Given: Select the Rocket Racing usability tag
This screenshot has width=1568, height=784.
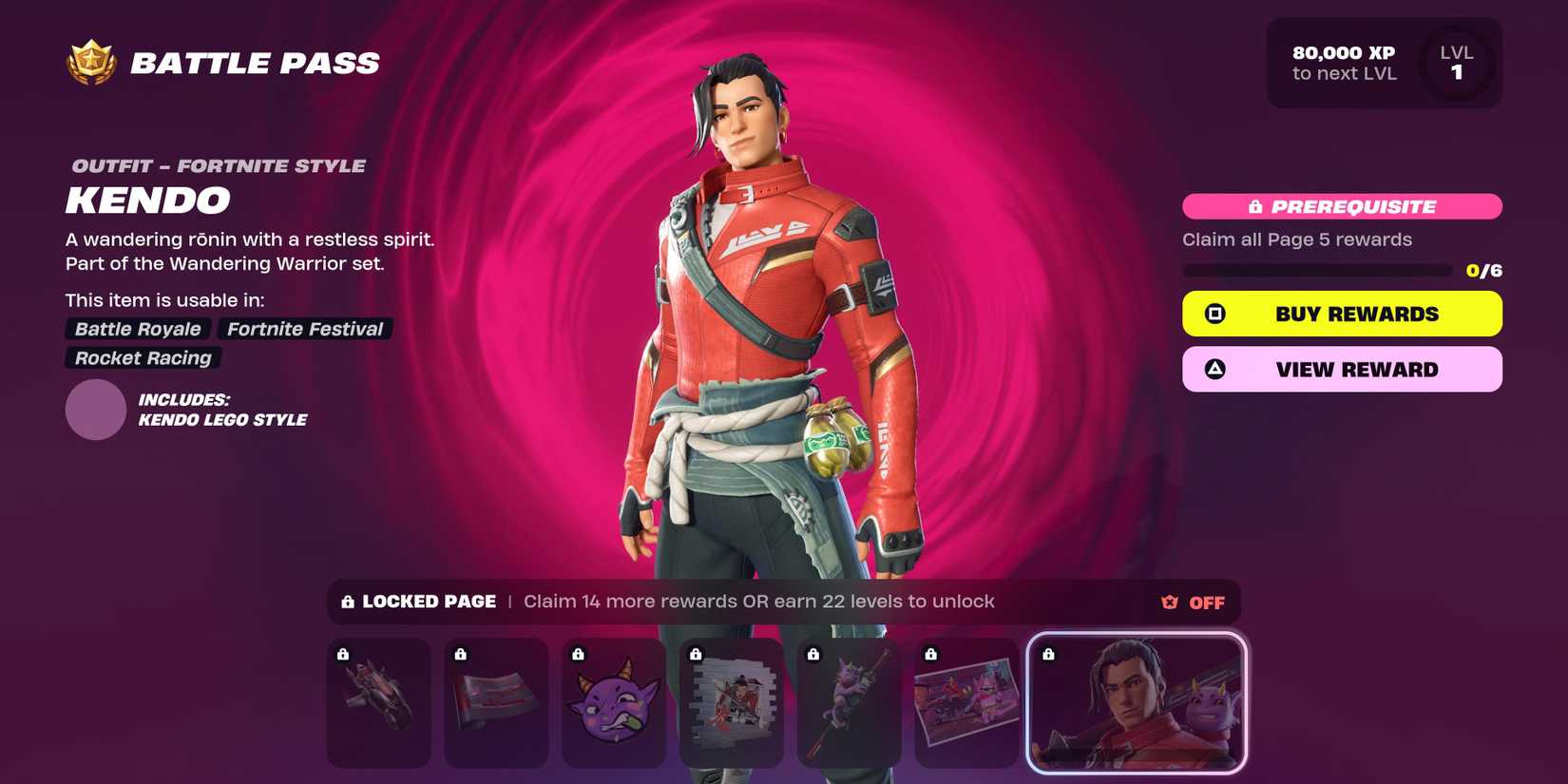Looking at the screenshot, I should 141,358.
